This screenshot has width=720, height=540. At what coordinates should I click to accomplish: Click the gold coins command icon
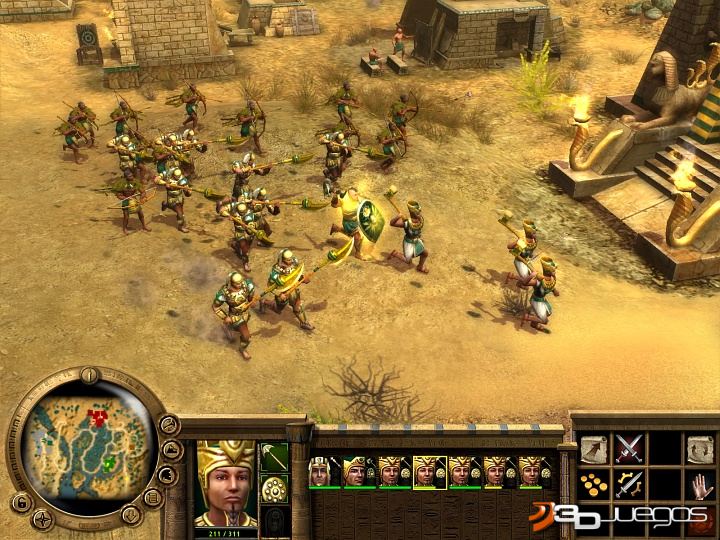click(594, 484)
